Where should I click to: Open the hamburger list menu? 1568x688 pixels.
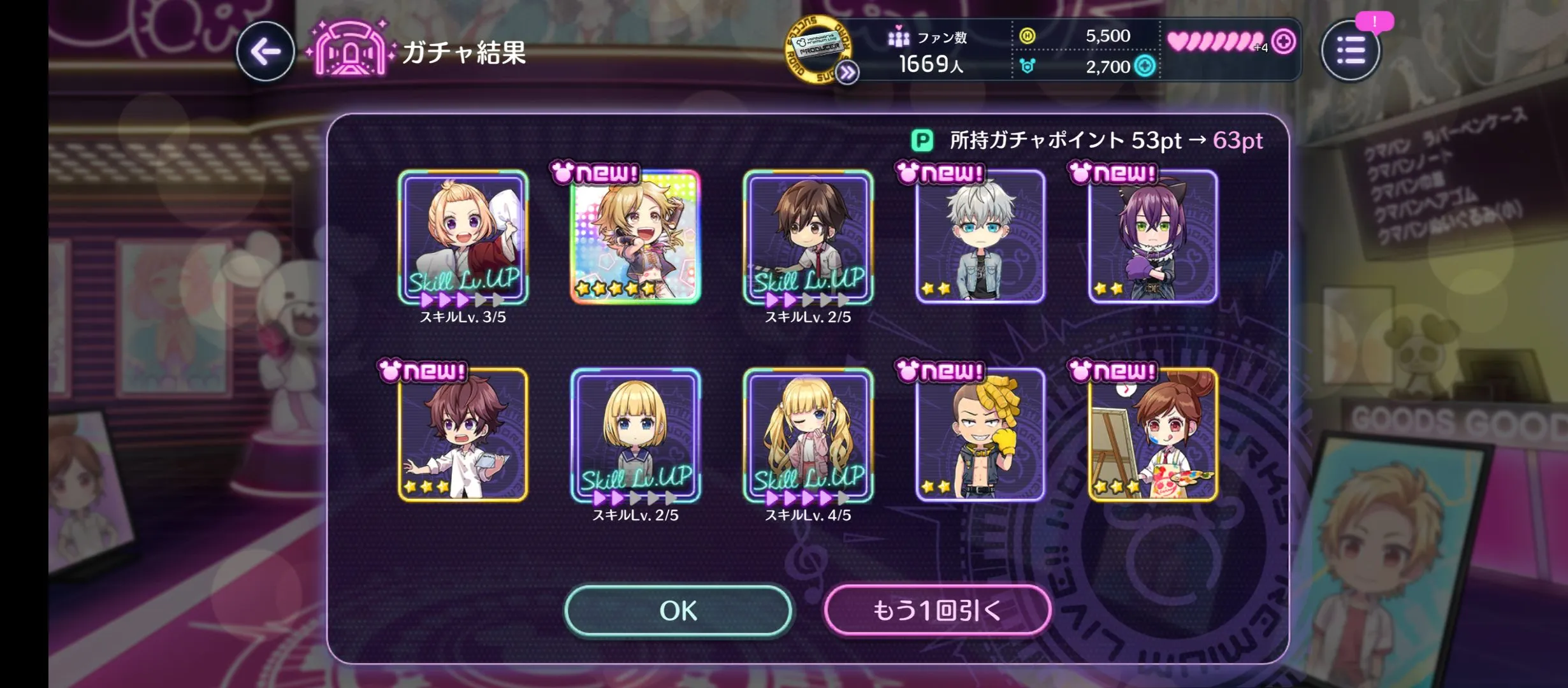pyautogui.click(x=1350, y=51)
